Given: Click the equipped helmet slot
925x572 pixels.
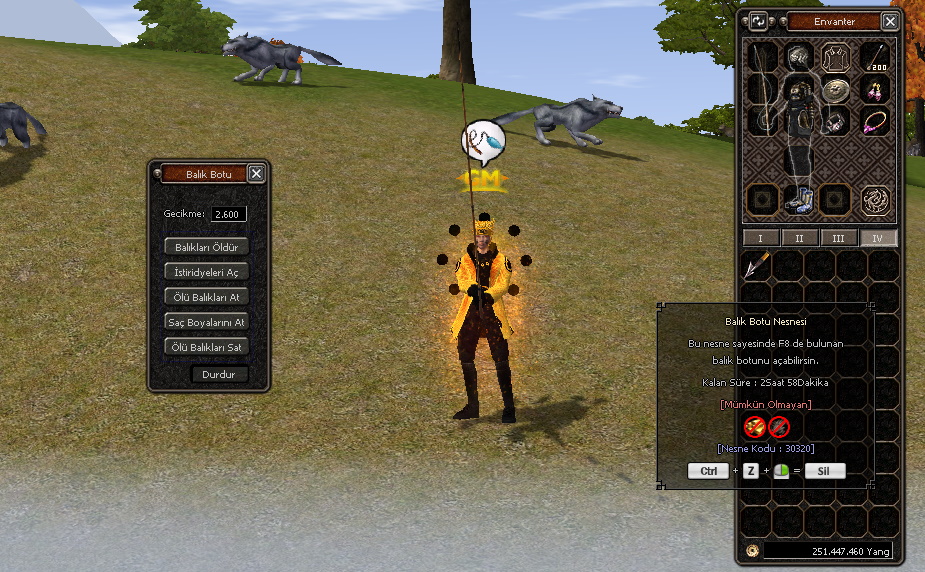Looking at the screenshot, I should click(798, 56).
